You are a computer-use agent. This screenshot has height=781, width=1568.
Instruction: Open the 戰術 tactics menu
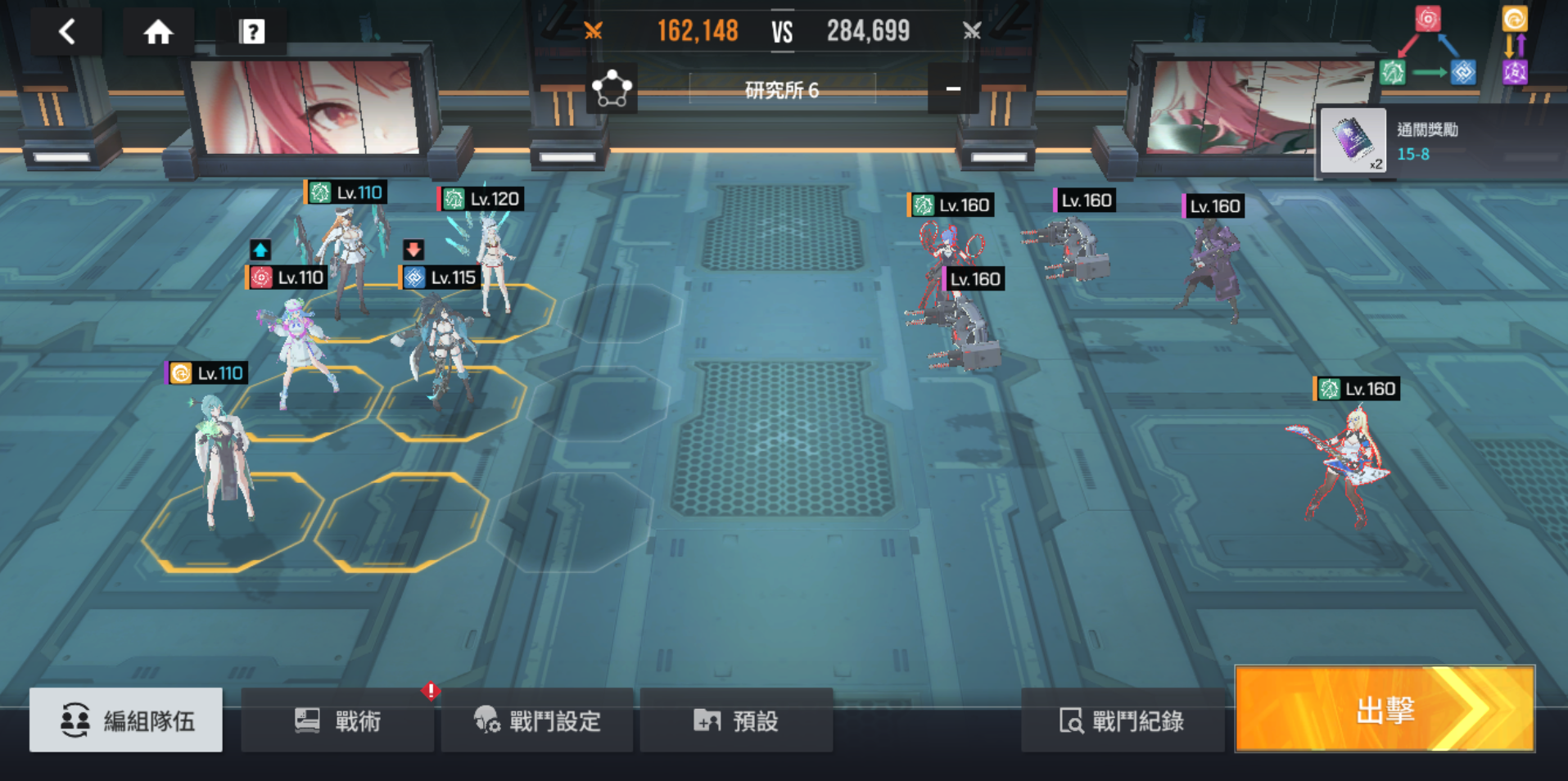(337, 720)
